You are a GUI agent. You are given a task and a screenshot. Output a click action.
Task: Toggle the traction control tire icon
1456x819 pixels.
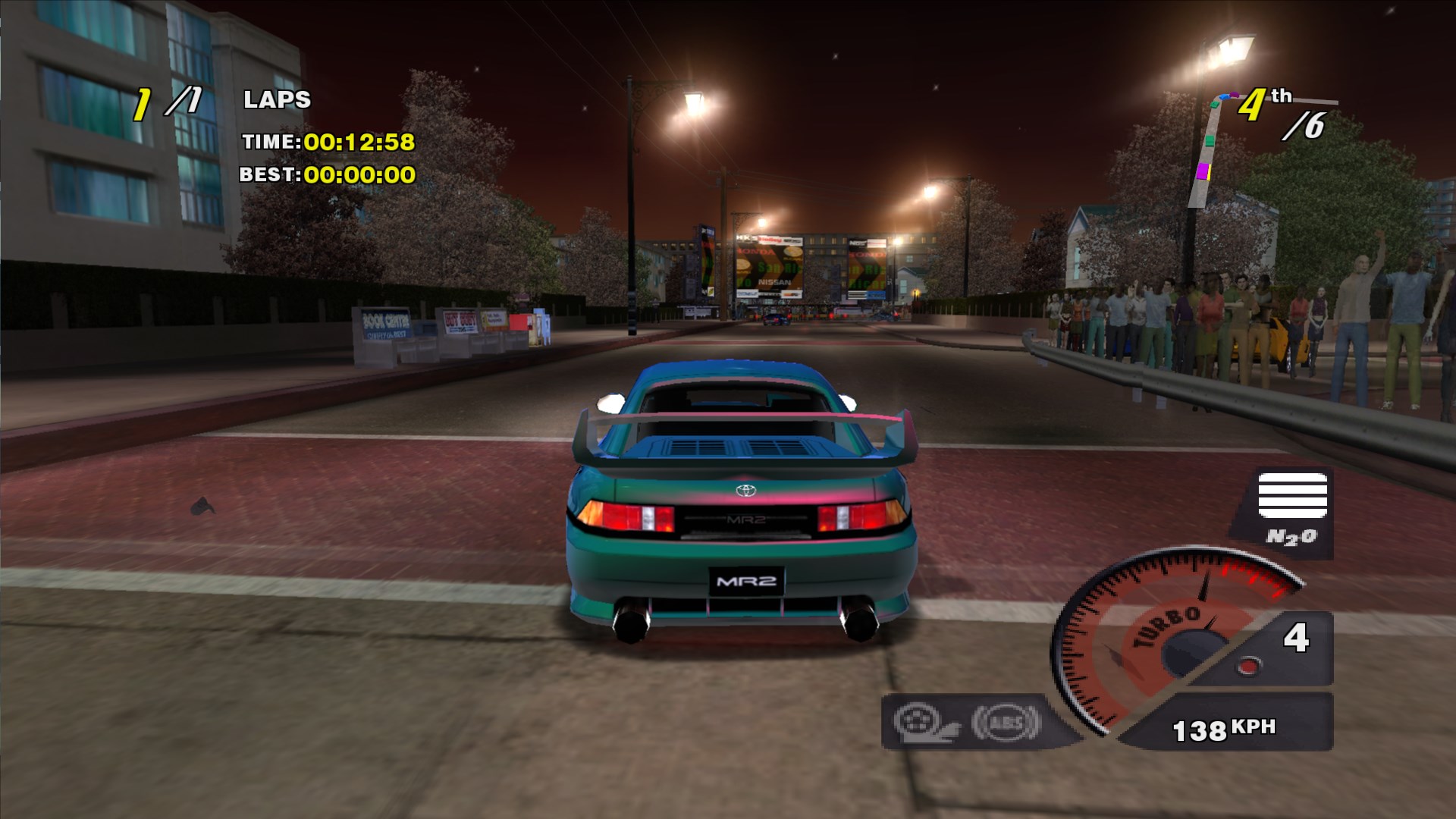click(x=926, y=722)
